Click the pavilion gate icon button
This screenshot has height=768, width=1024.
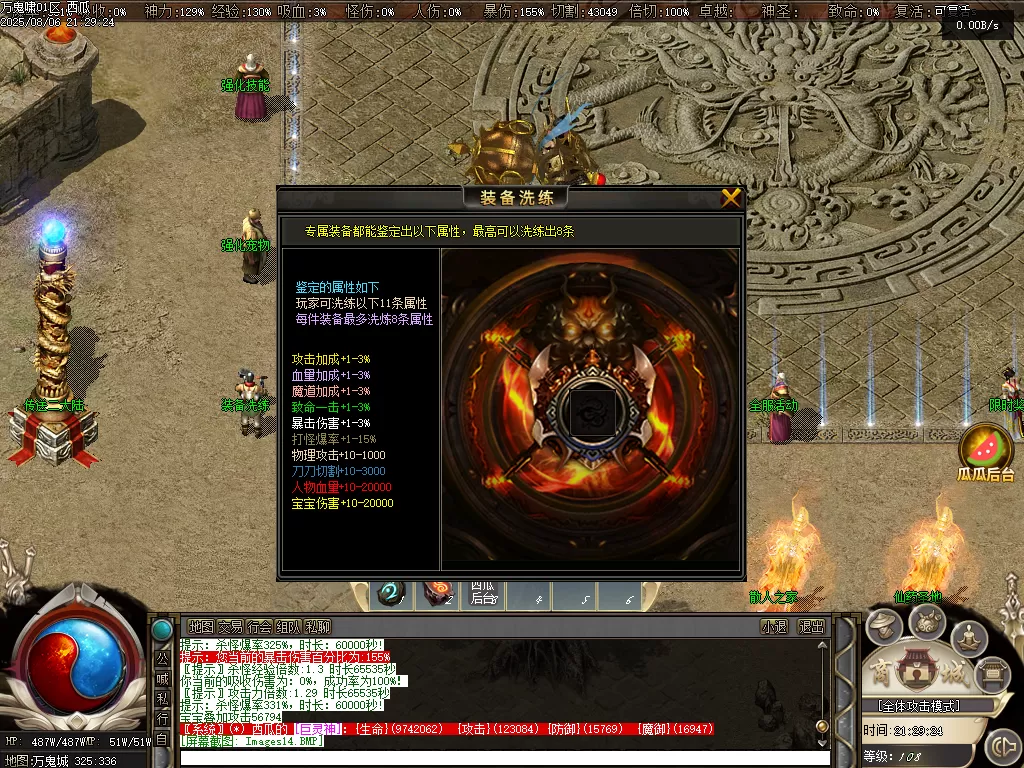[x=991, y=674]
